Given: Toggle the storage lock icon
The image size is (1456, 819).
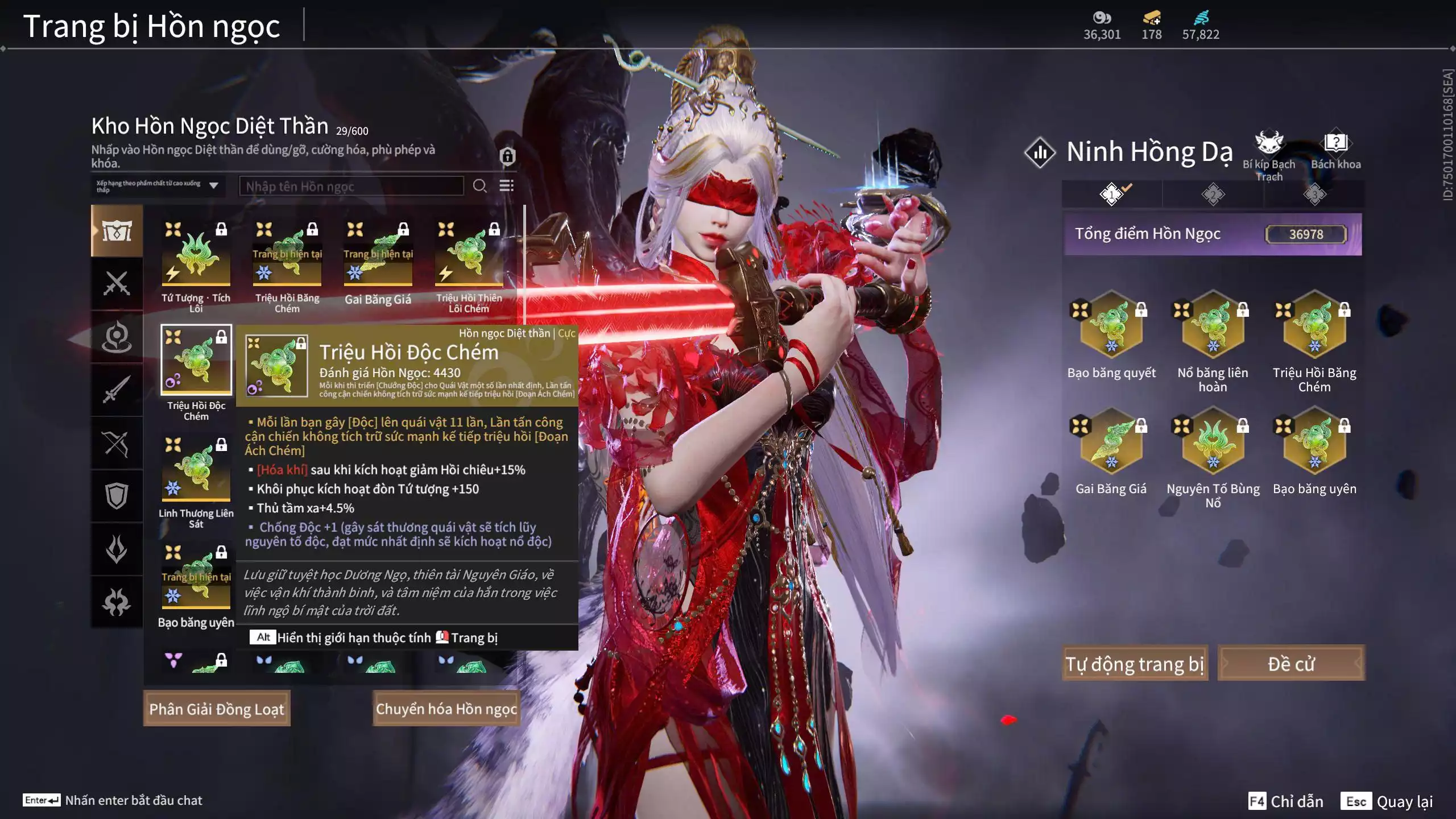Looking at the screenshot, I should pyautogui.click(x=507, y=156).
